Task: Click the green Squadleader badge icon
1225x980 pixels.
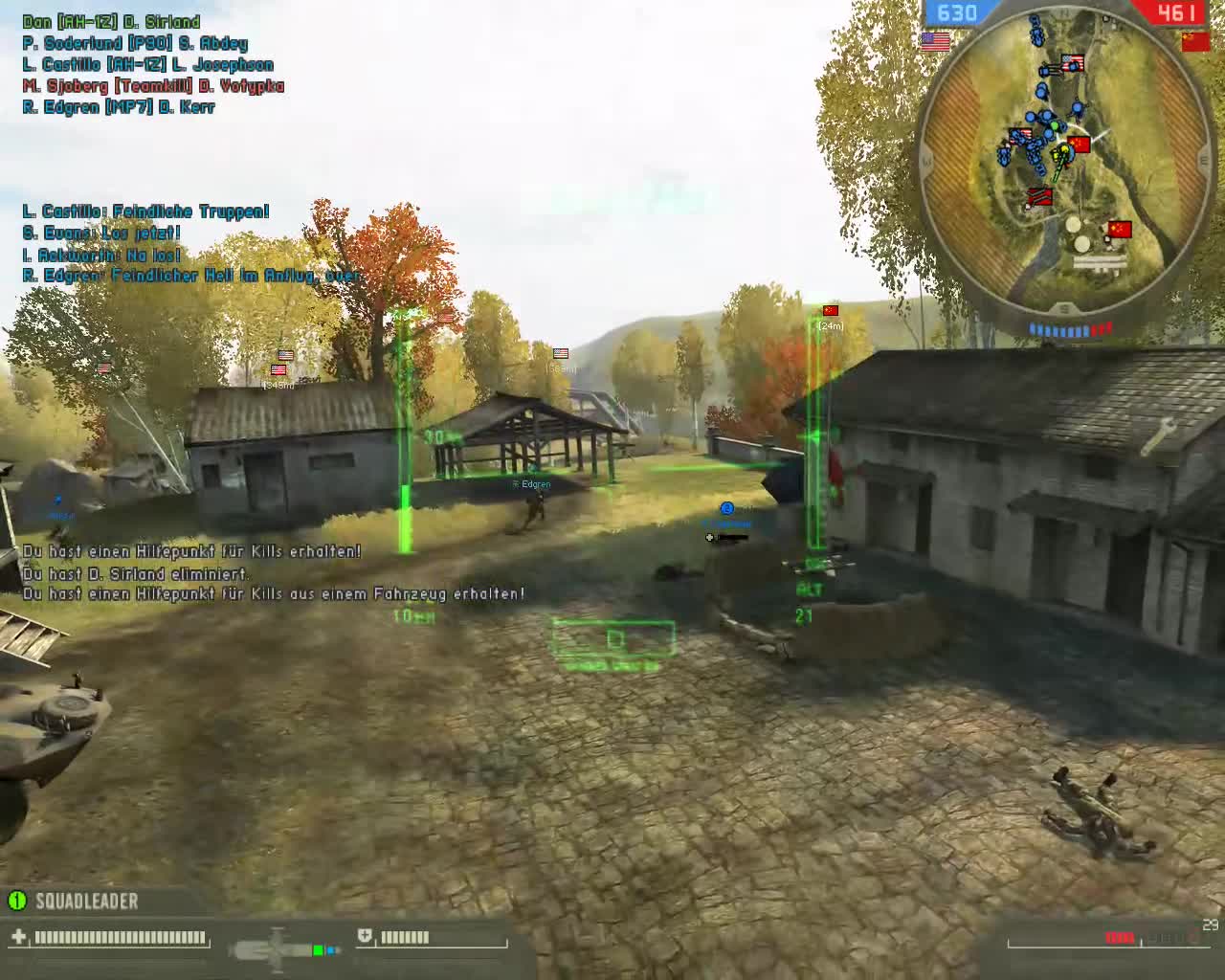Action: coord(17,901)
